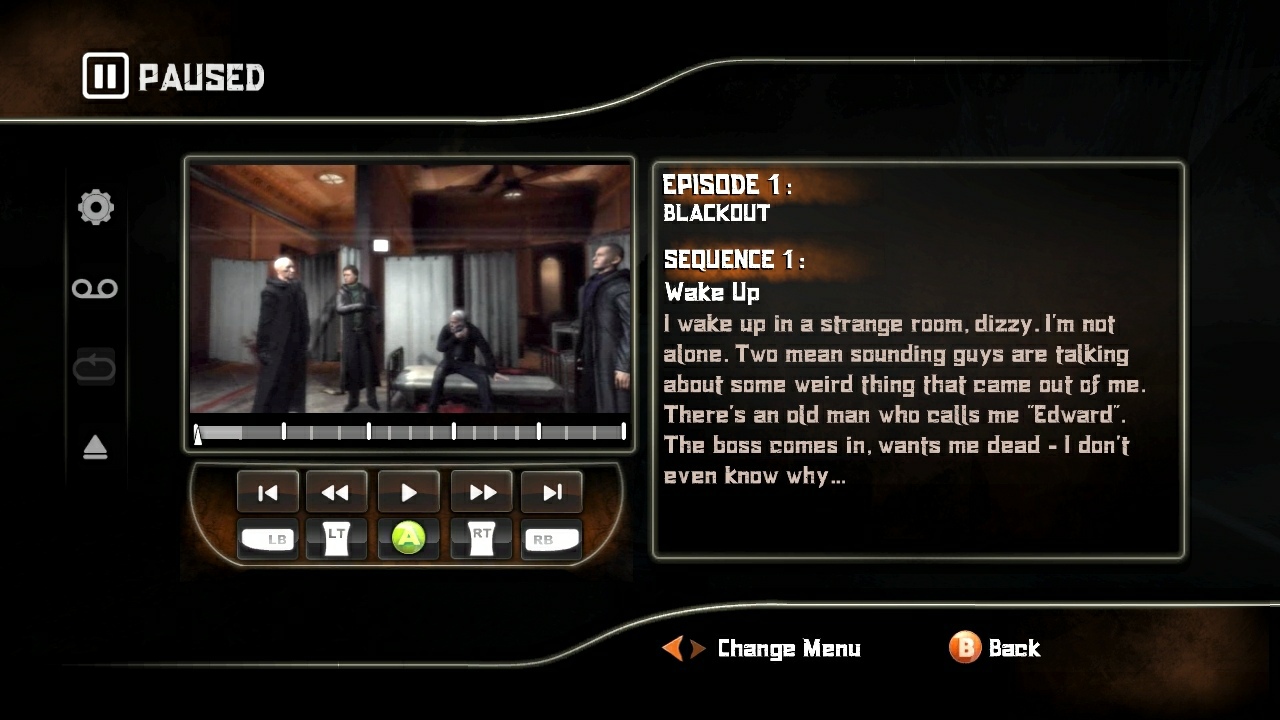Fast forward the sequence playback
The width and height of the screenshot is (1280, 720).
coord(482,492)
